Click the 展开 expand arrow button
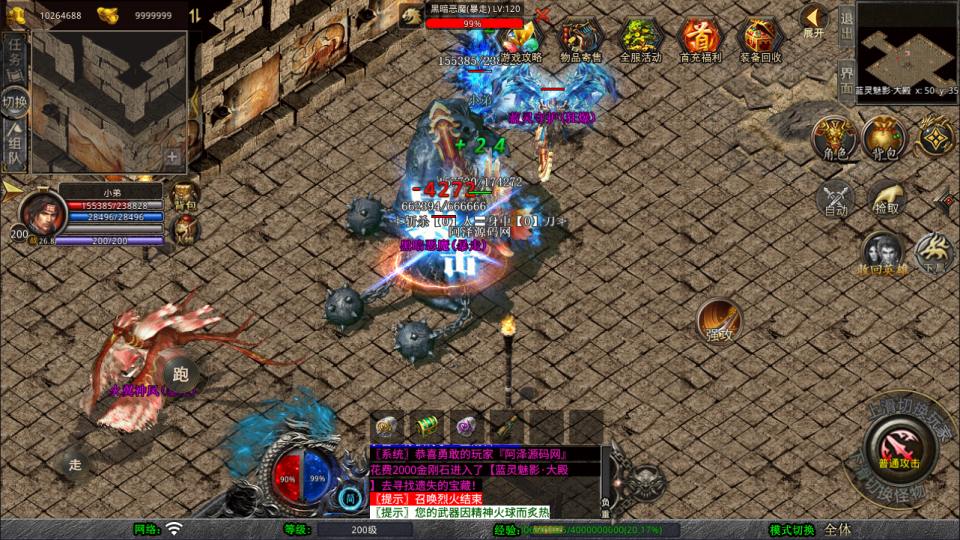The image size is (960, 540). pyautogui.click(x=813, y=20)
